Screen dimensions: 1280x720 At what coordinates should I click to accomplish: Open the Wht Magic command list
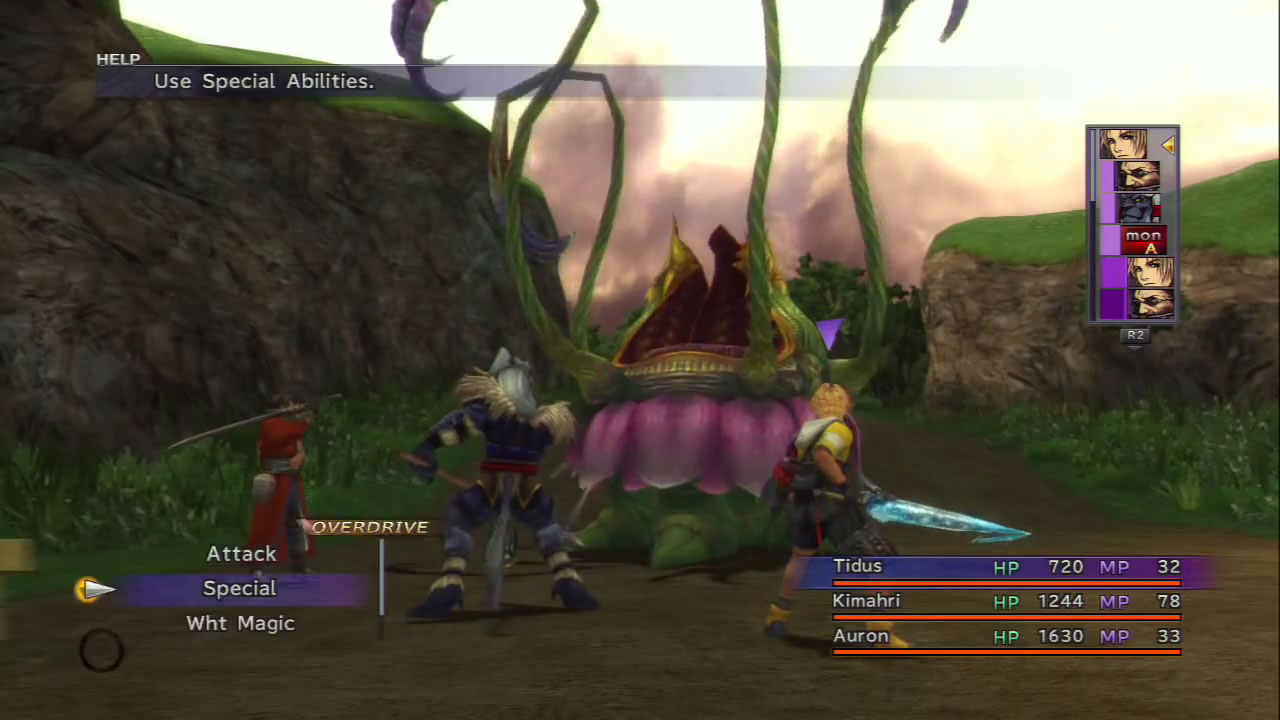240,624
